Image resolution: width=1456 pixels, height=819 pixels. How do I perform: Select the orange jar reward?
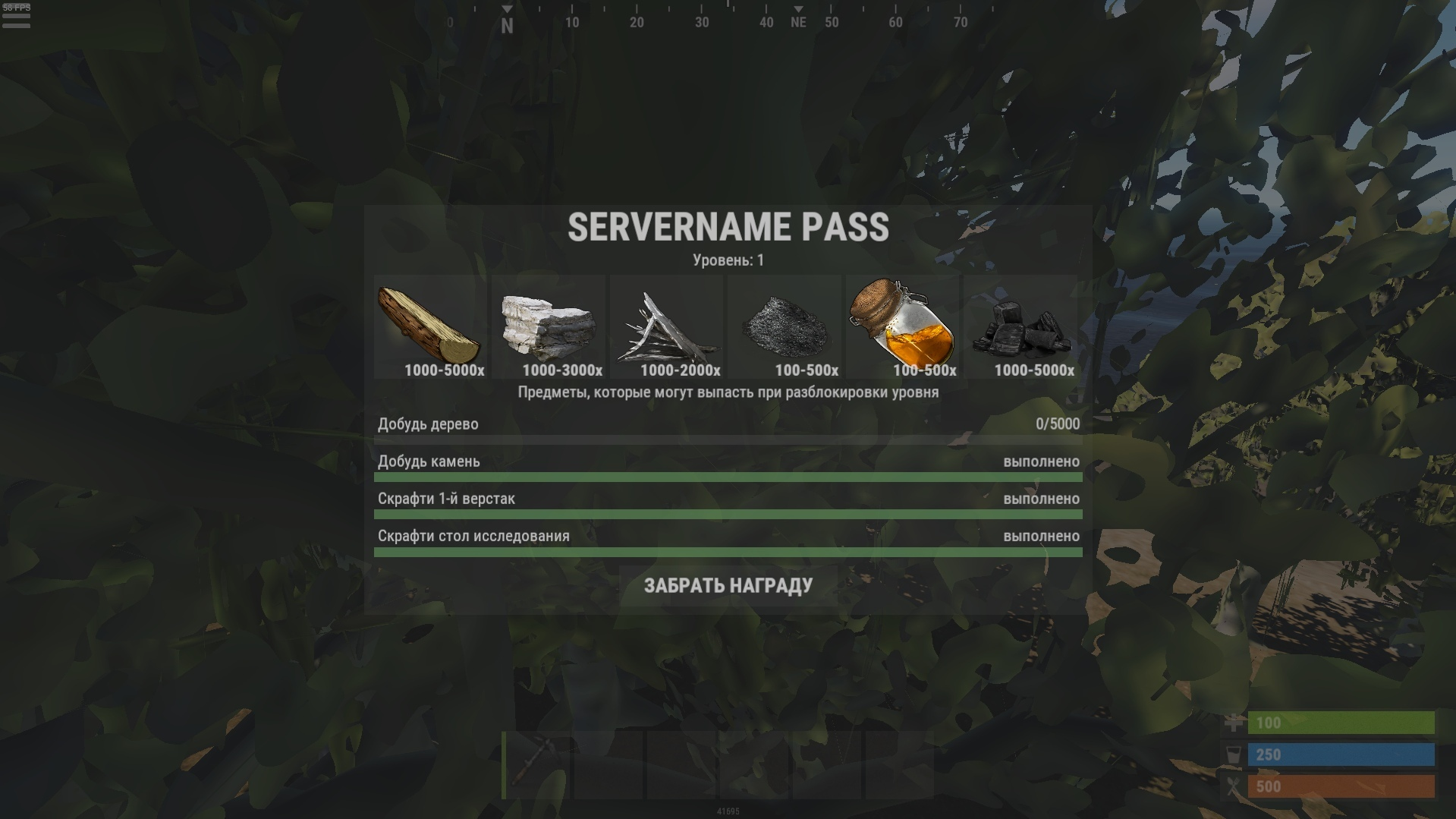coord(902,327)
